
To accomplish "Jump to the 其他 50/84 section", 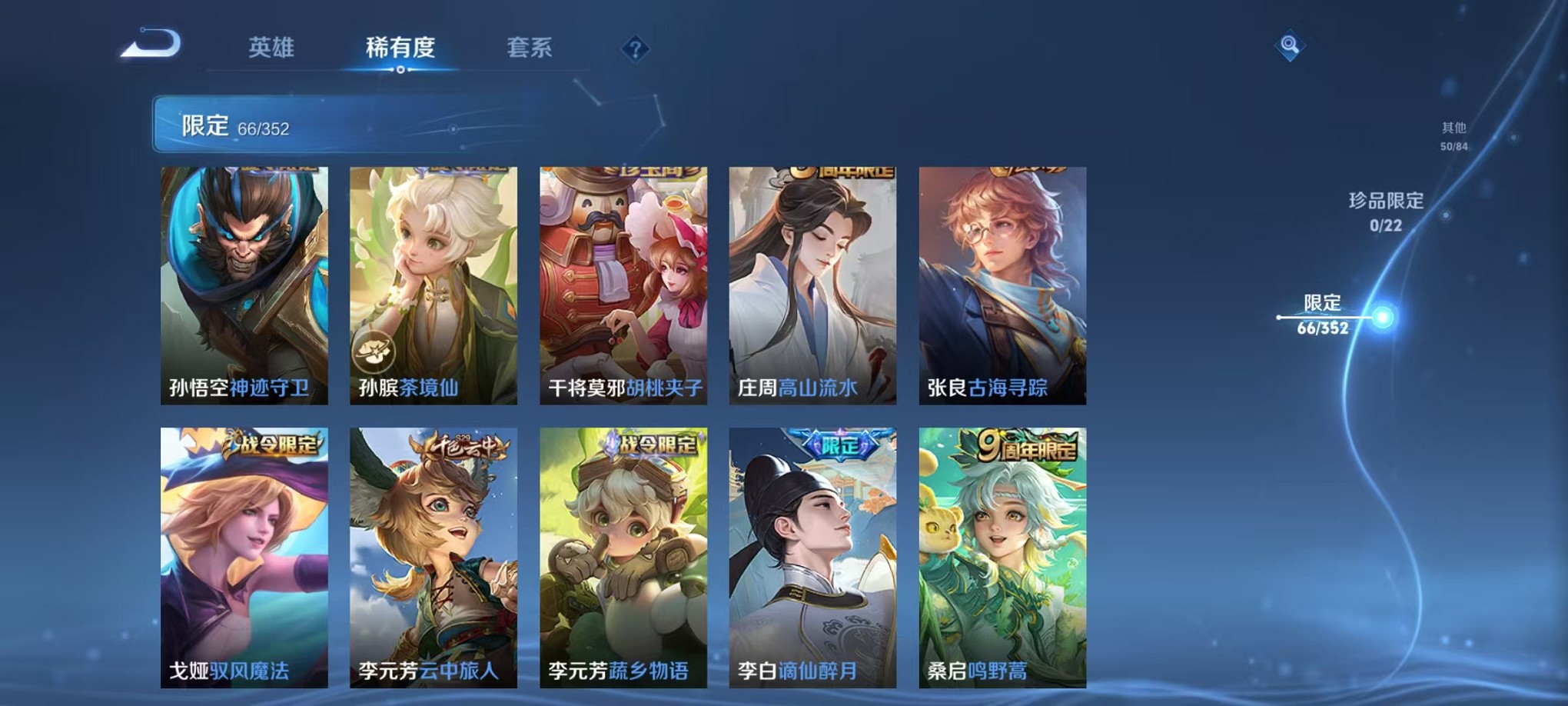I will (1453, 137).
